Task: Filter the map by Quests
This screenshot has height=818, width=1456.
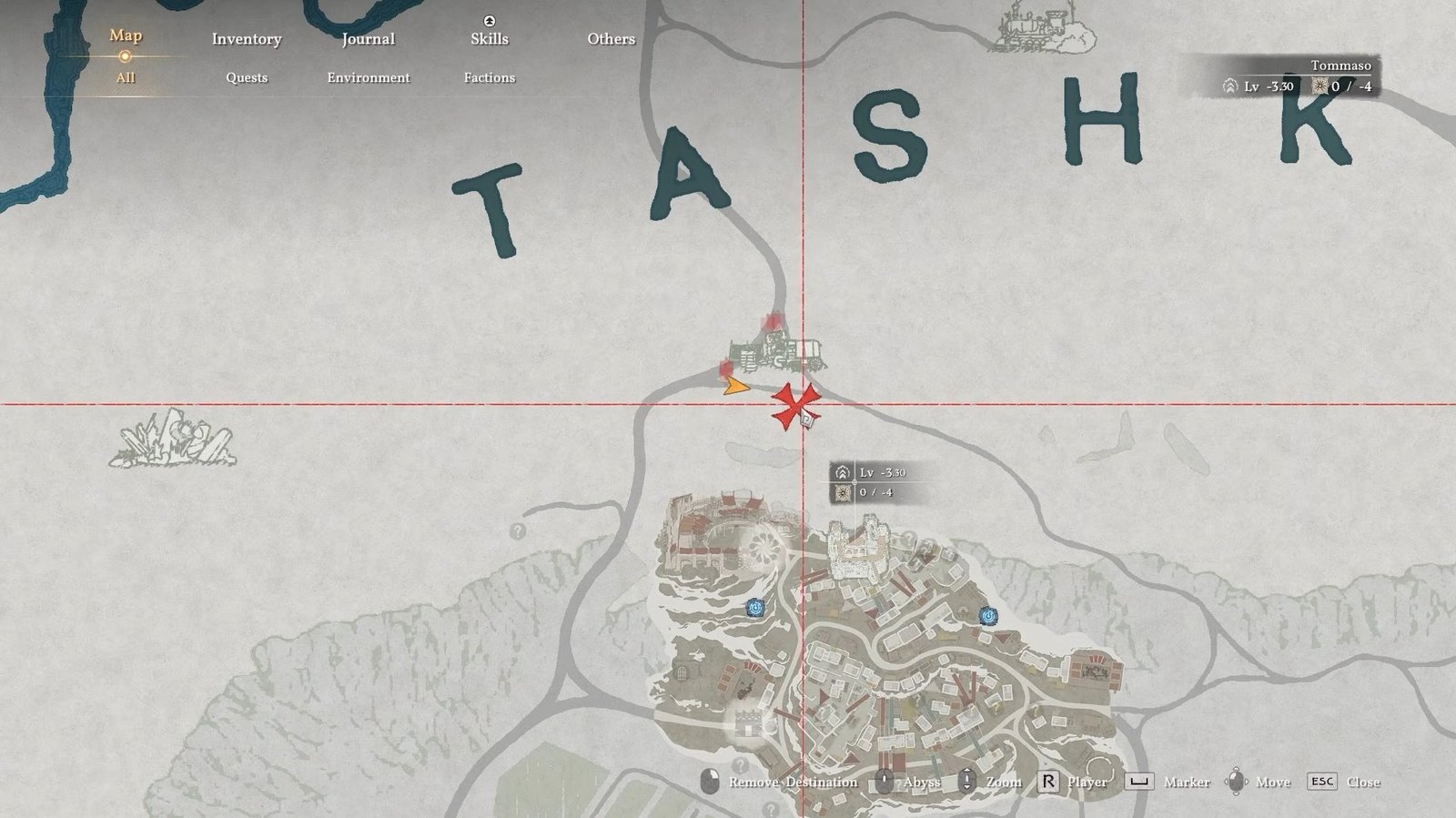Action: pyautogui.click(x=247, y=77)
